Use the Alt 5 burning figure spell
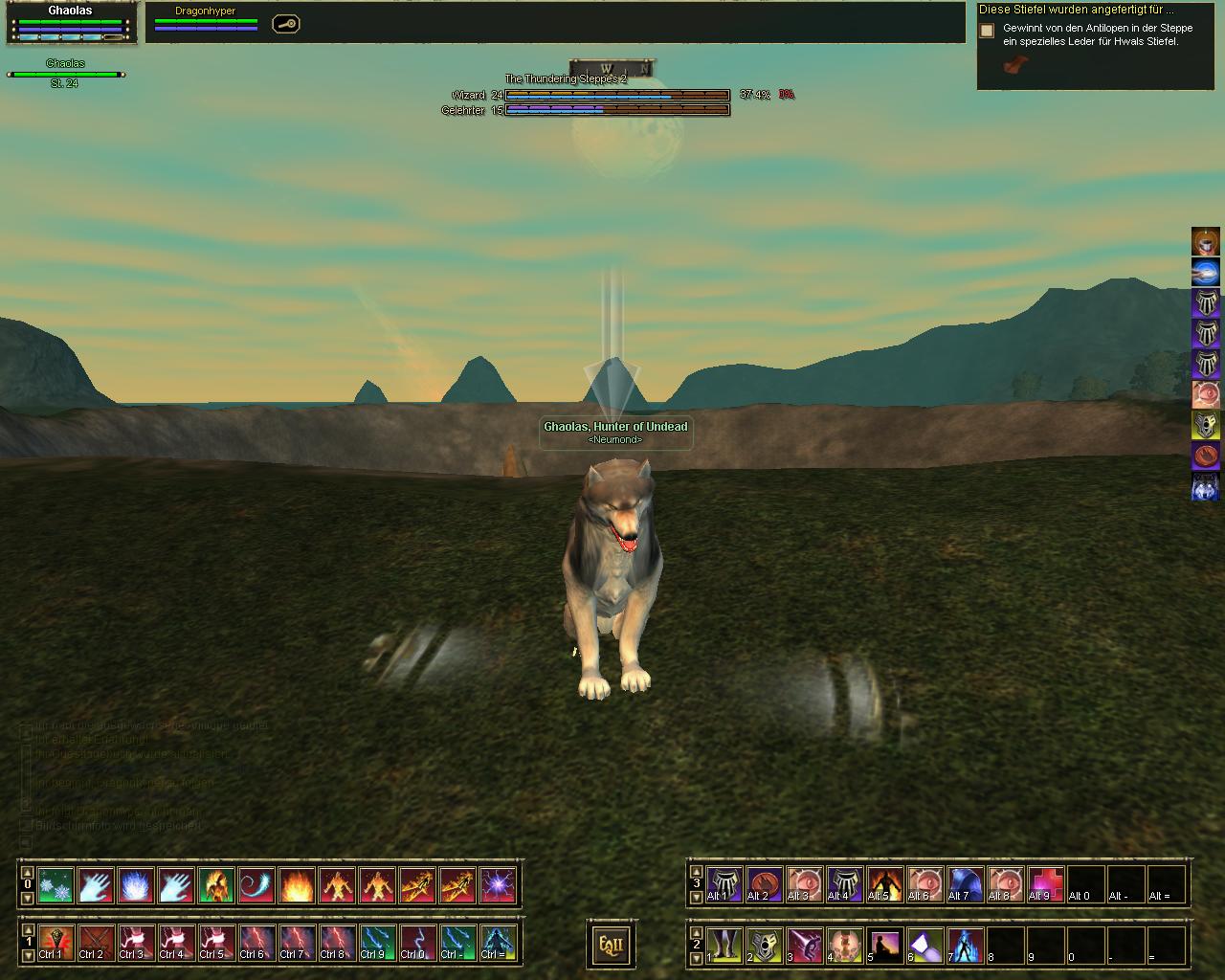1225x980 pixels. (x=884, y=884)
